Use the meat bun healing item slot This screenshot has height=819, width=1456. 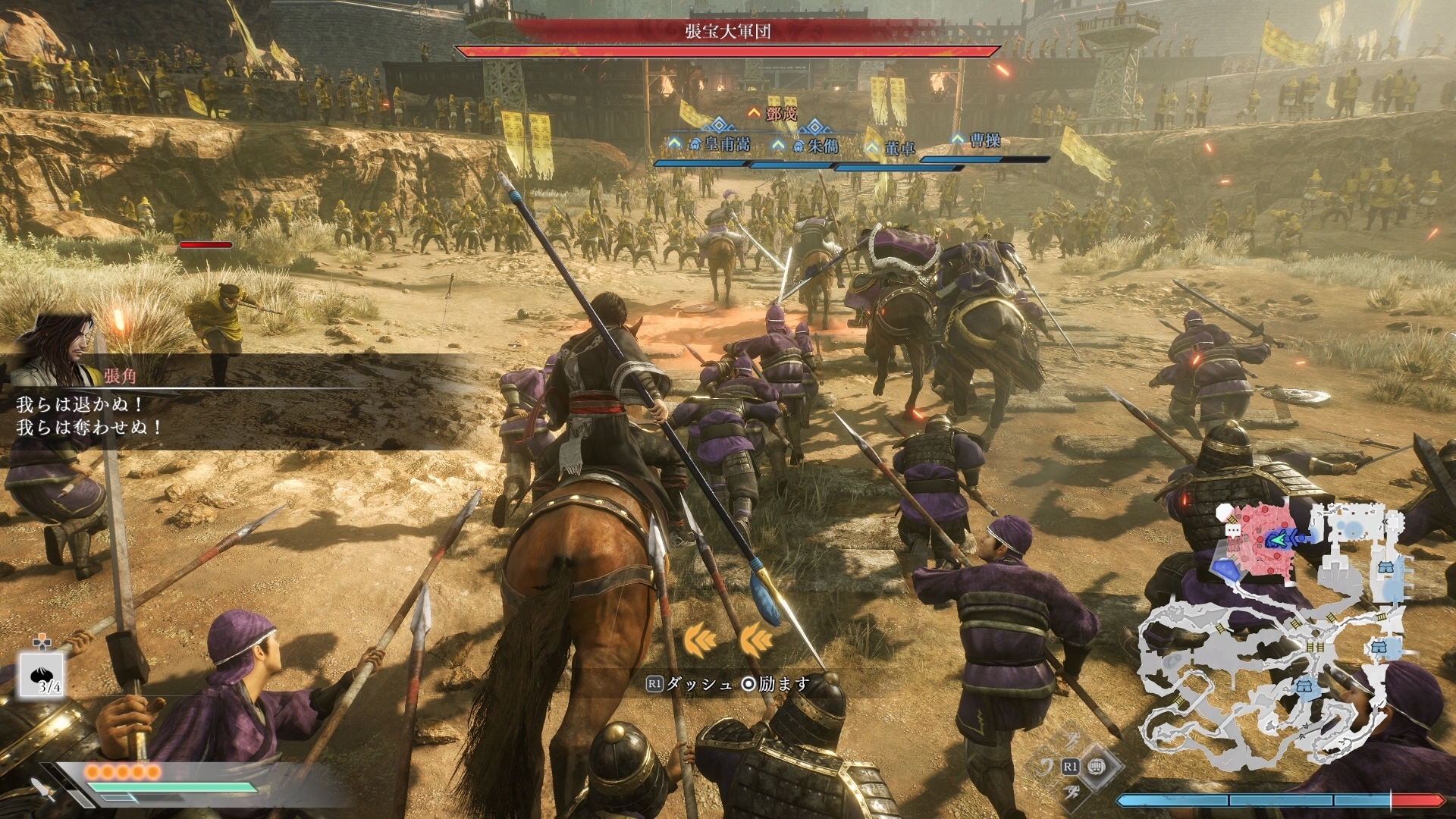[x=40, y=675]
